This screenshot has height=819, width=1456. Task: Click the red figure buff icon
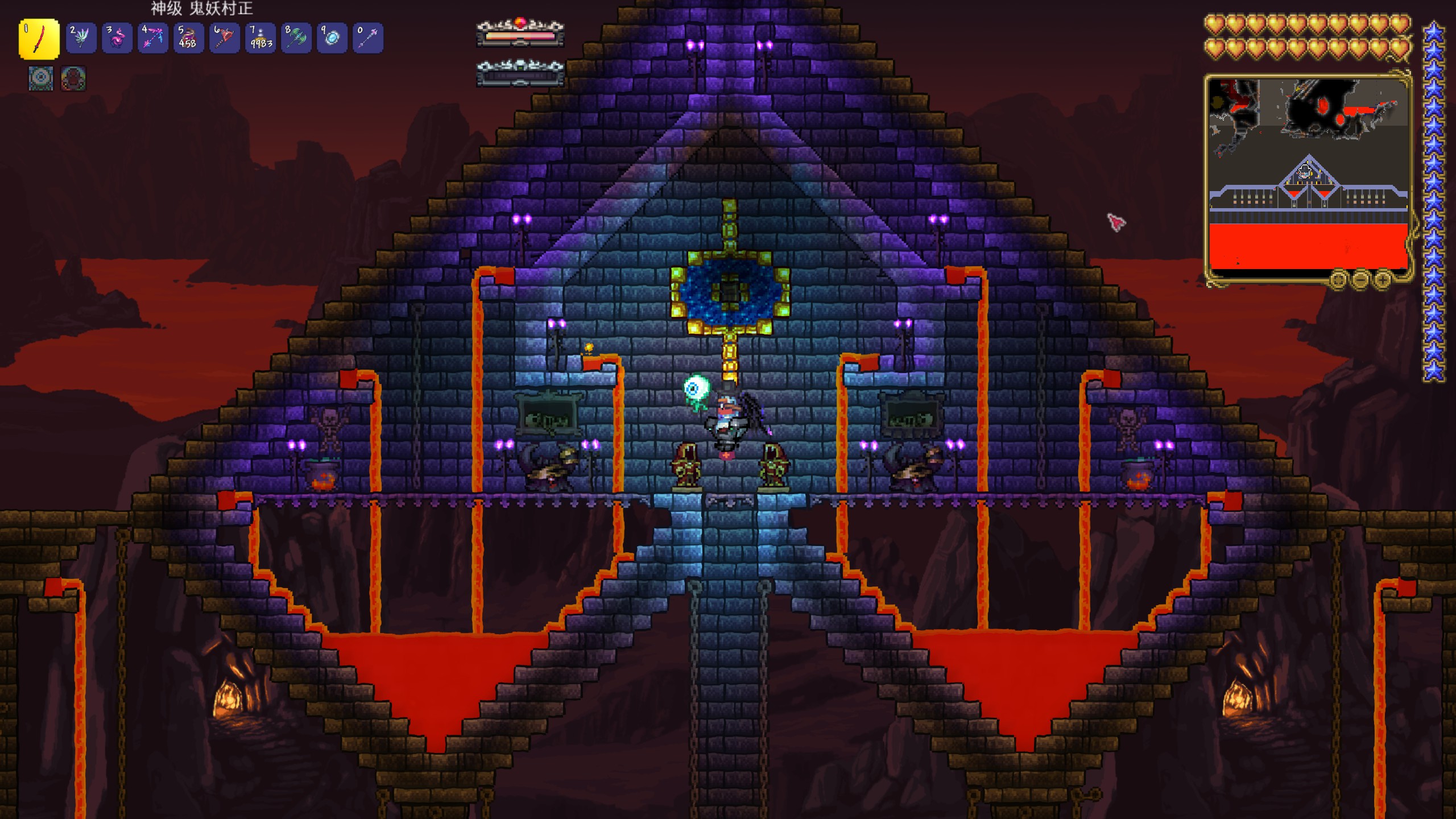coord(73,78)
